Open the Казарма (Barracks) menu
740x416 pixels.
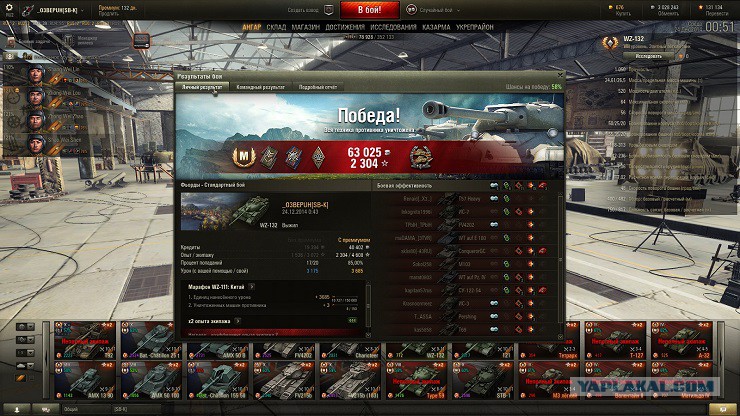pyautogui.click(x=436, y=28)
